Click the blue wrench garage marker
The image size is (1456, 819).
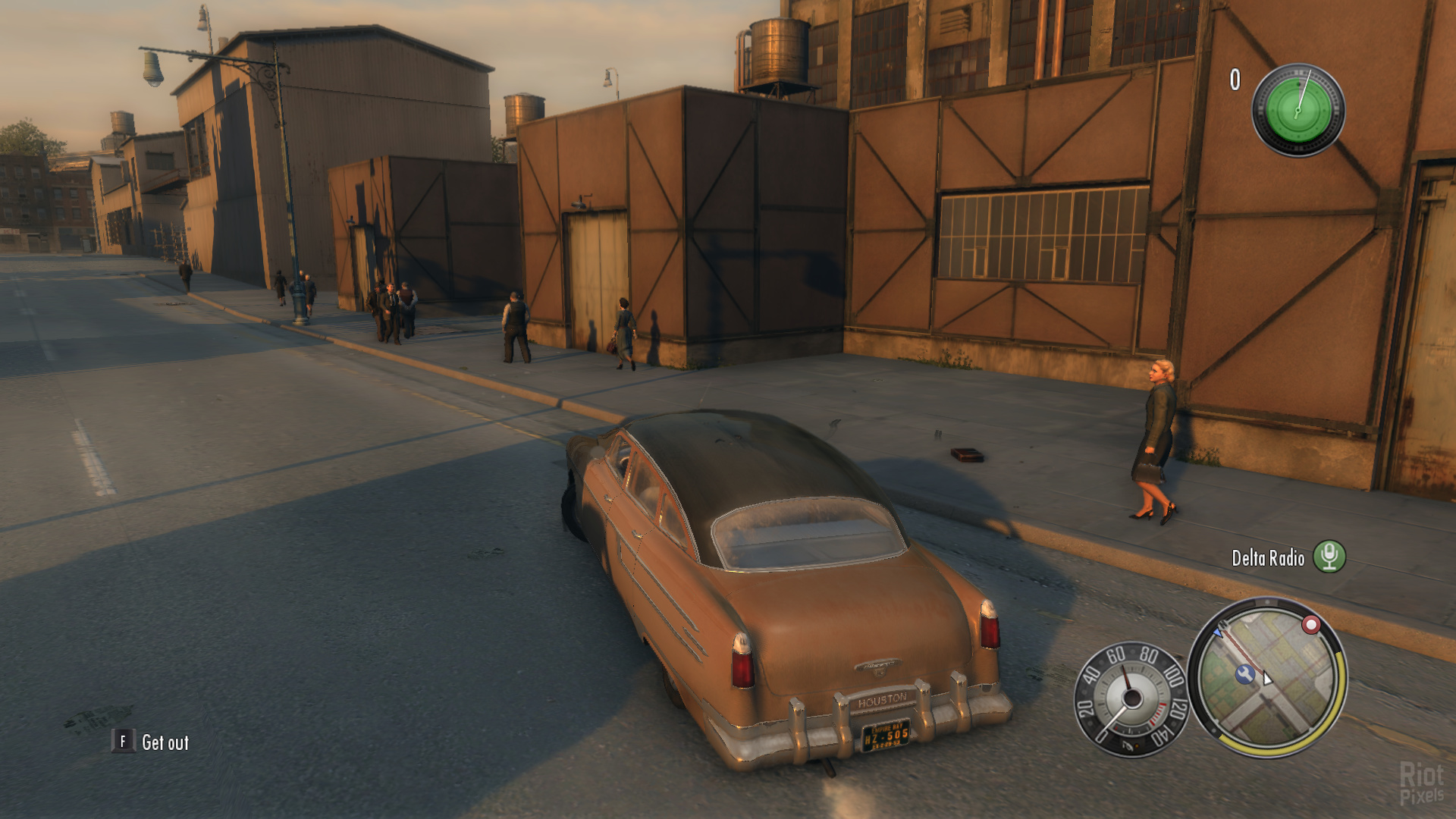tap(1244, 673)
